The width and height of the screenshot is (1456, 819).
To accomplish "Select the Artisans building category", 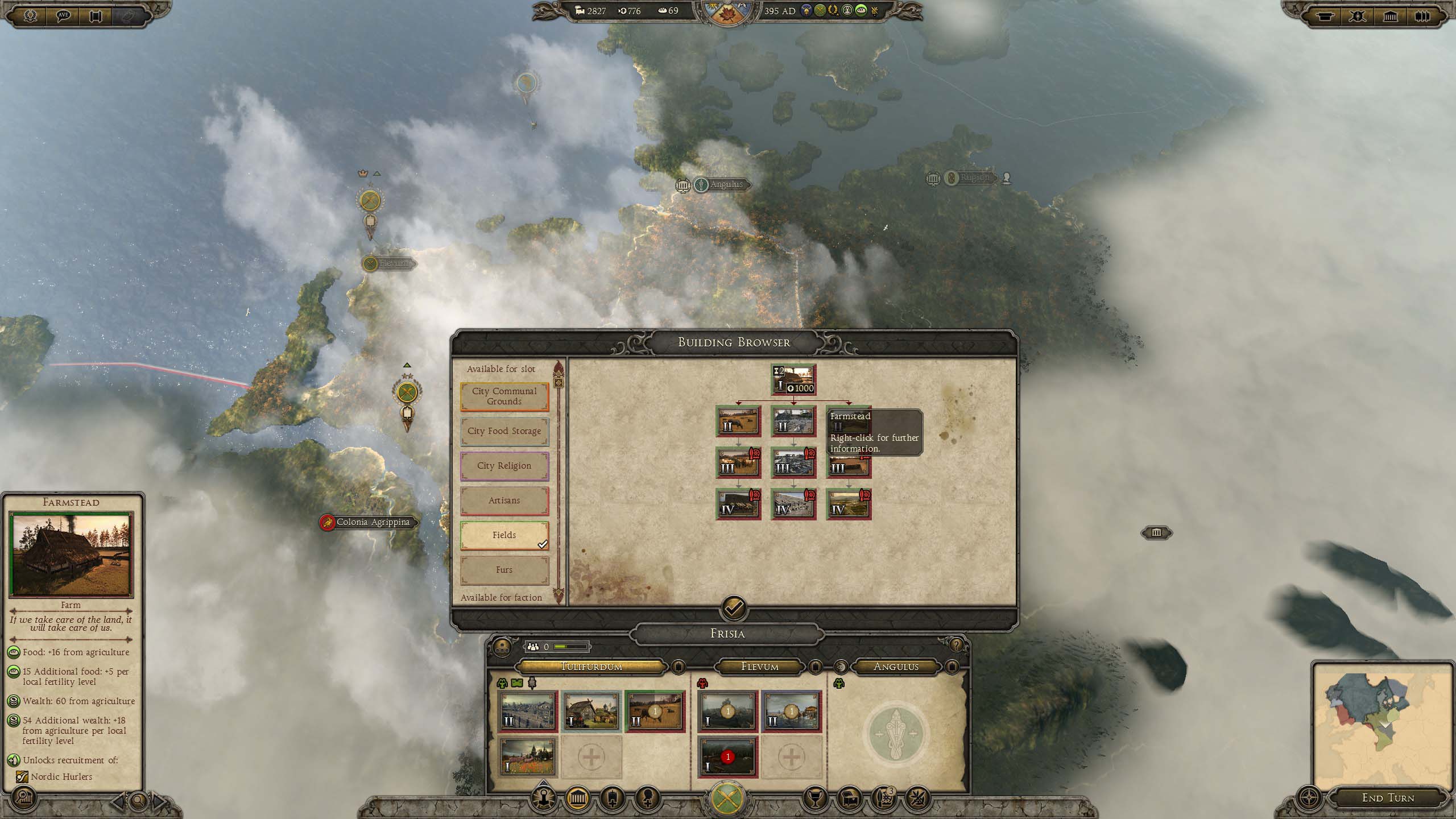I will point(504,500).
